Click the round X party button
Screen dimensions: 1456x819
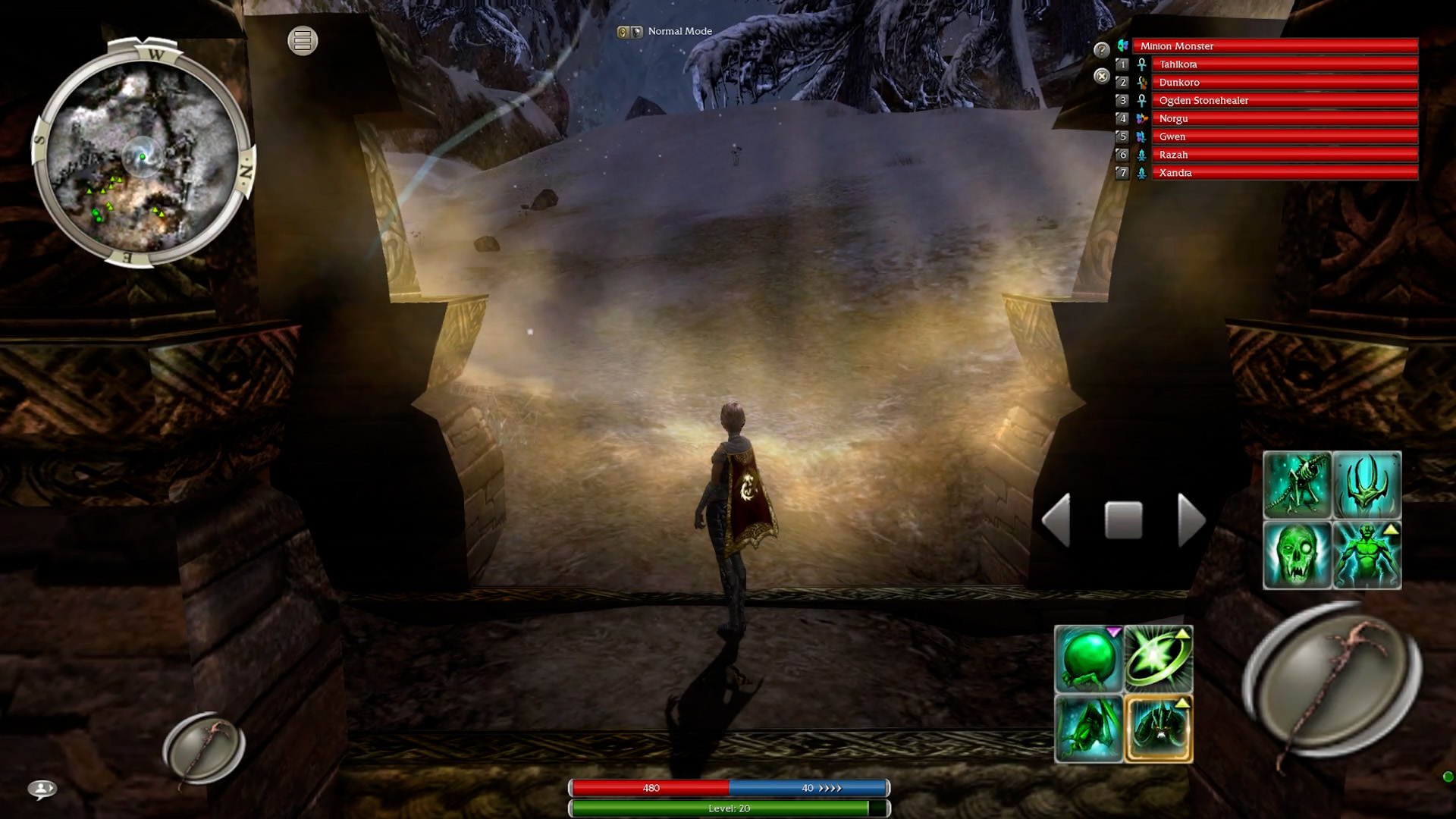click(x=1102, y=76)
